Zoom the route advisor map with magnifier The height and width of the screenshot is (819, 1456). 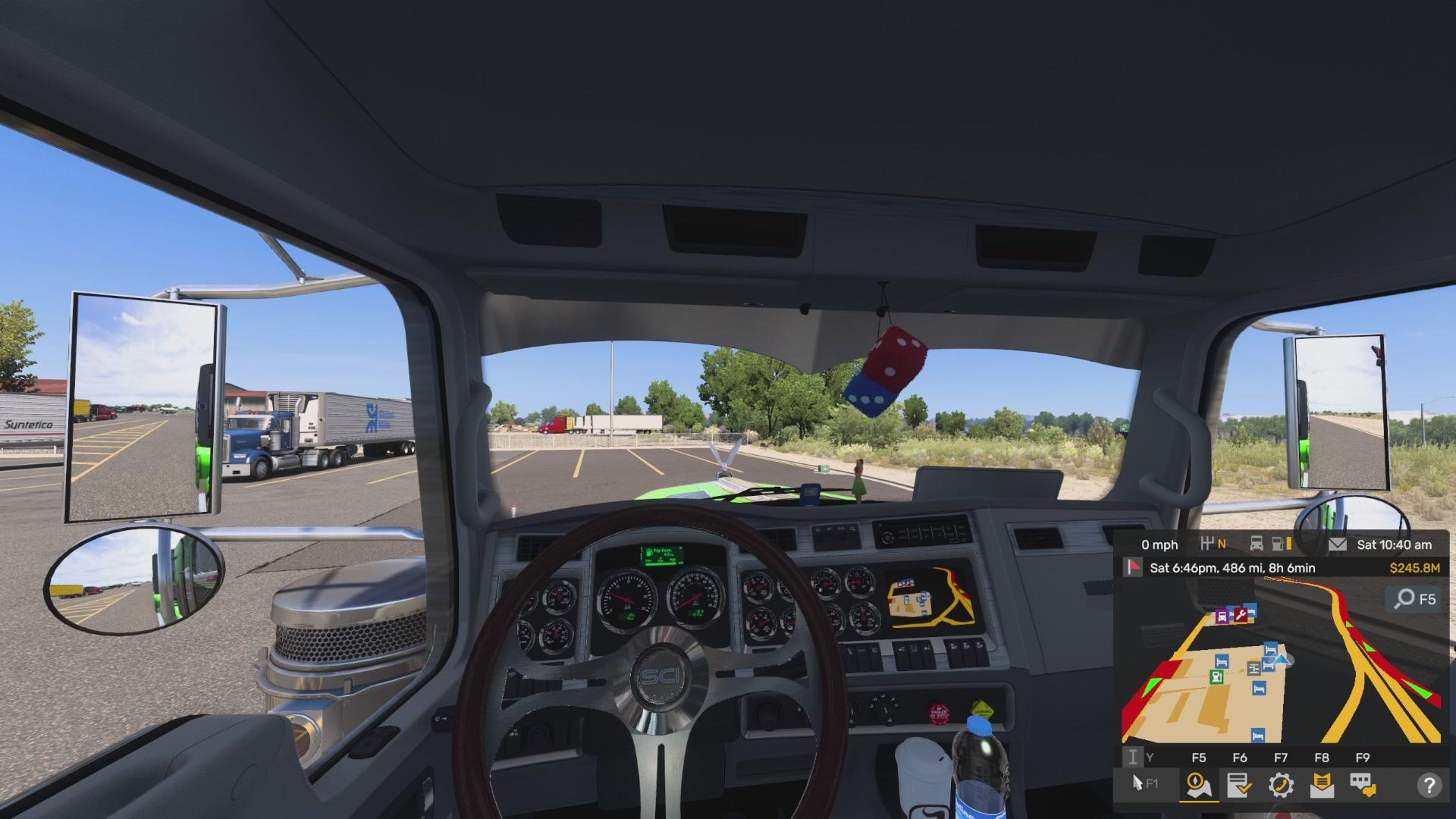(x=1415, y=599)
